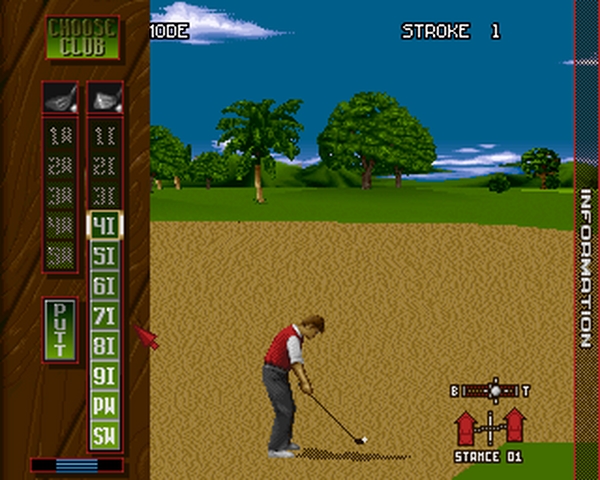
Task: Choose the 3I iron
Action: point(105,196)
